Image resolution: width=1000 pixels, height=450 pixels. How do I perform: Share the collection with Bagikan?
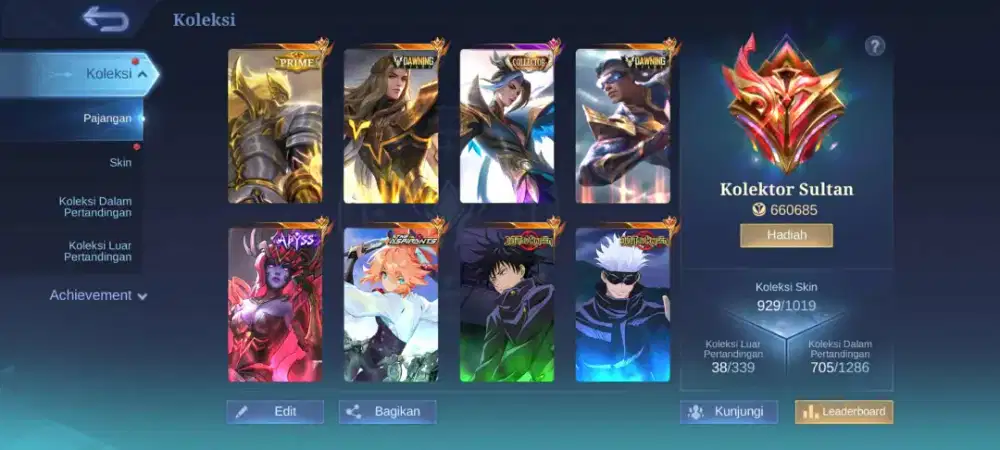[x=387, y=412]
